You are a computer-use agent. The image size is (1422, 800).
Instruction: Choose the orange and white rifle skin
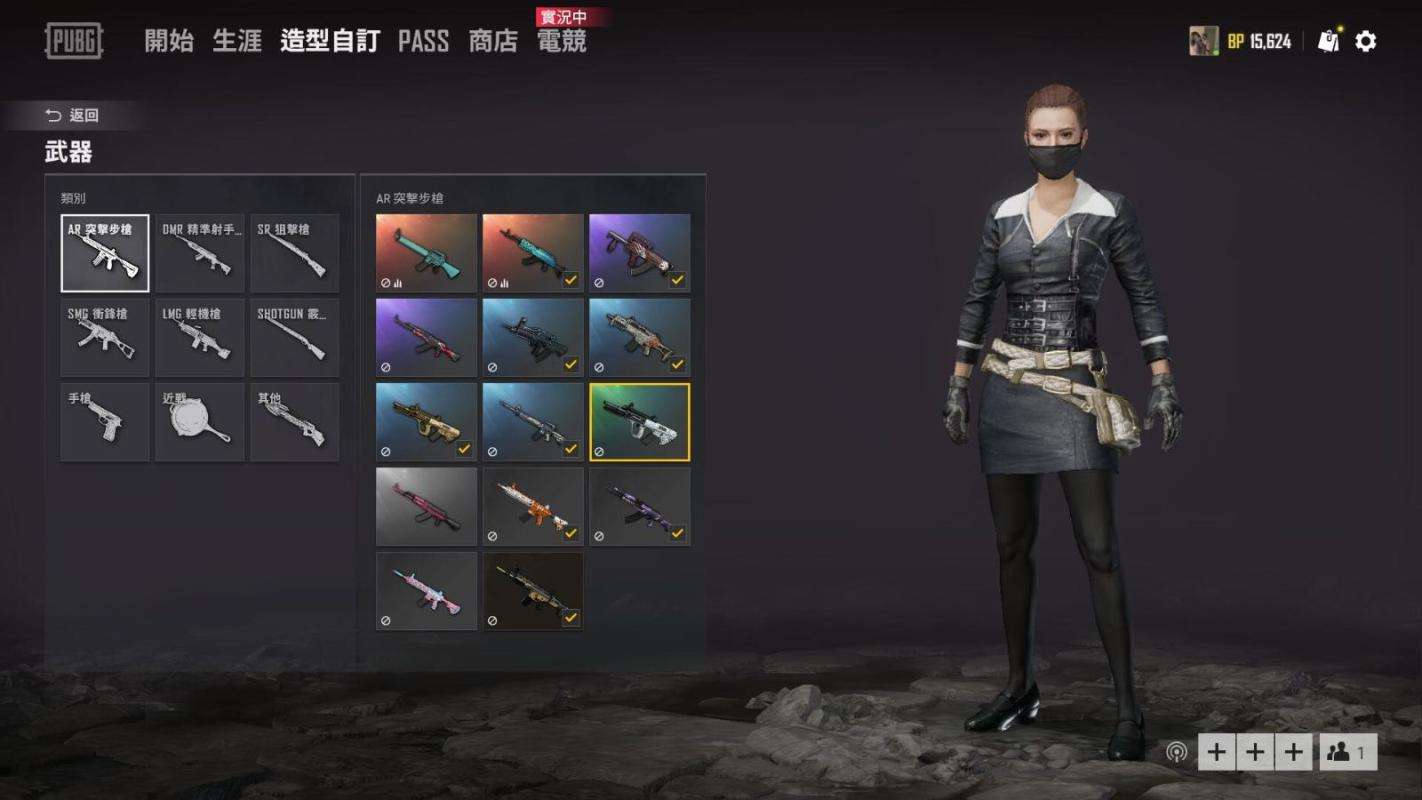tap(533, 506)
